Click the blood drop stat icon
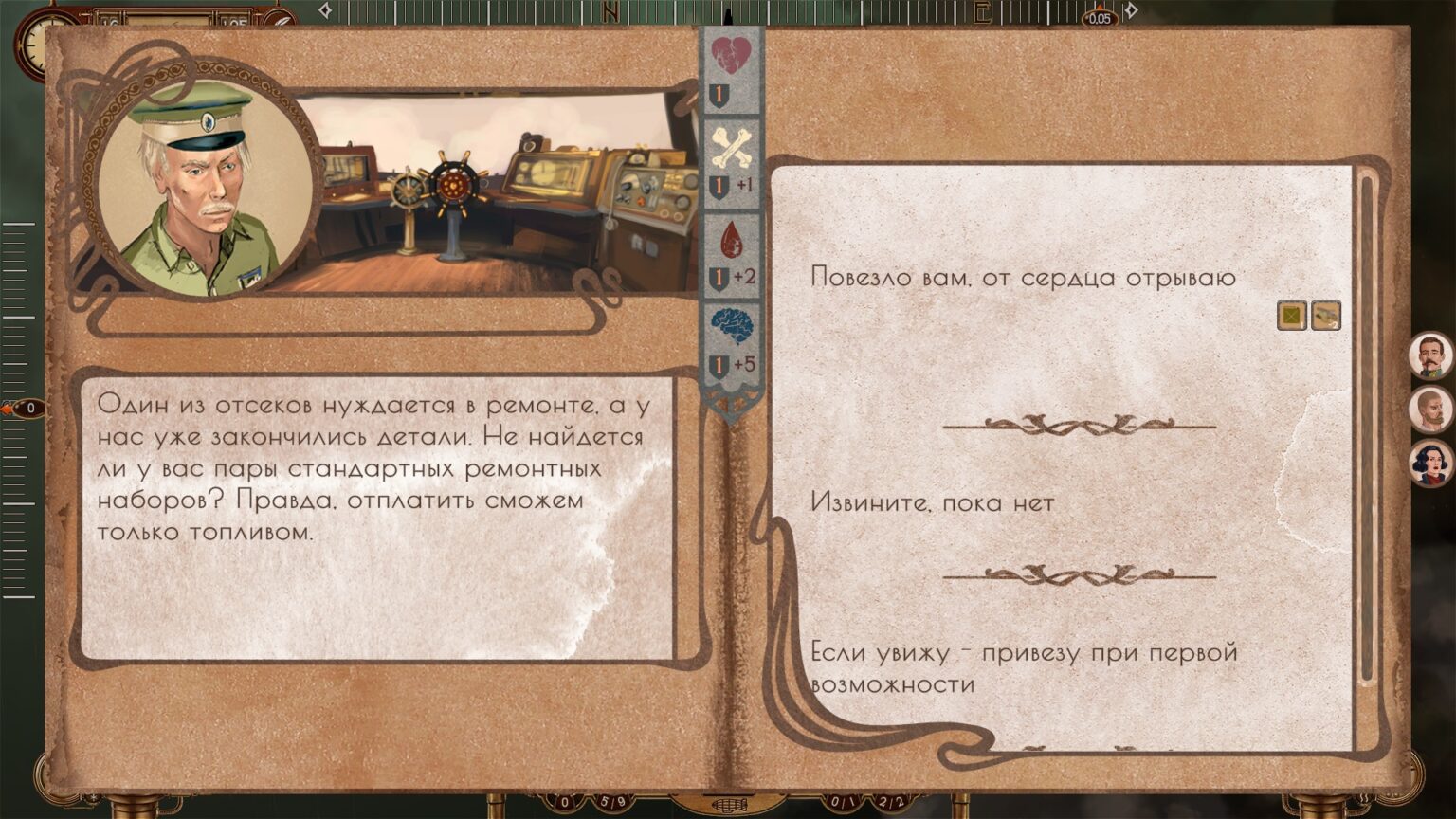Viewport: 1456px width, 819px height. coord(731,239)
